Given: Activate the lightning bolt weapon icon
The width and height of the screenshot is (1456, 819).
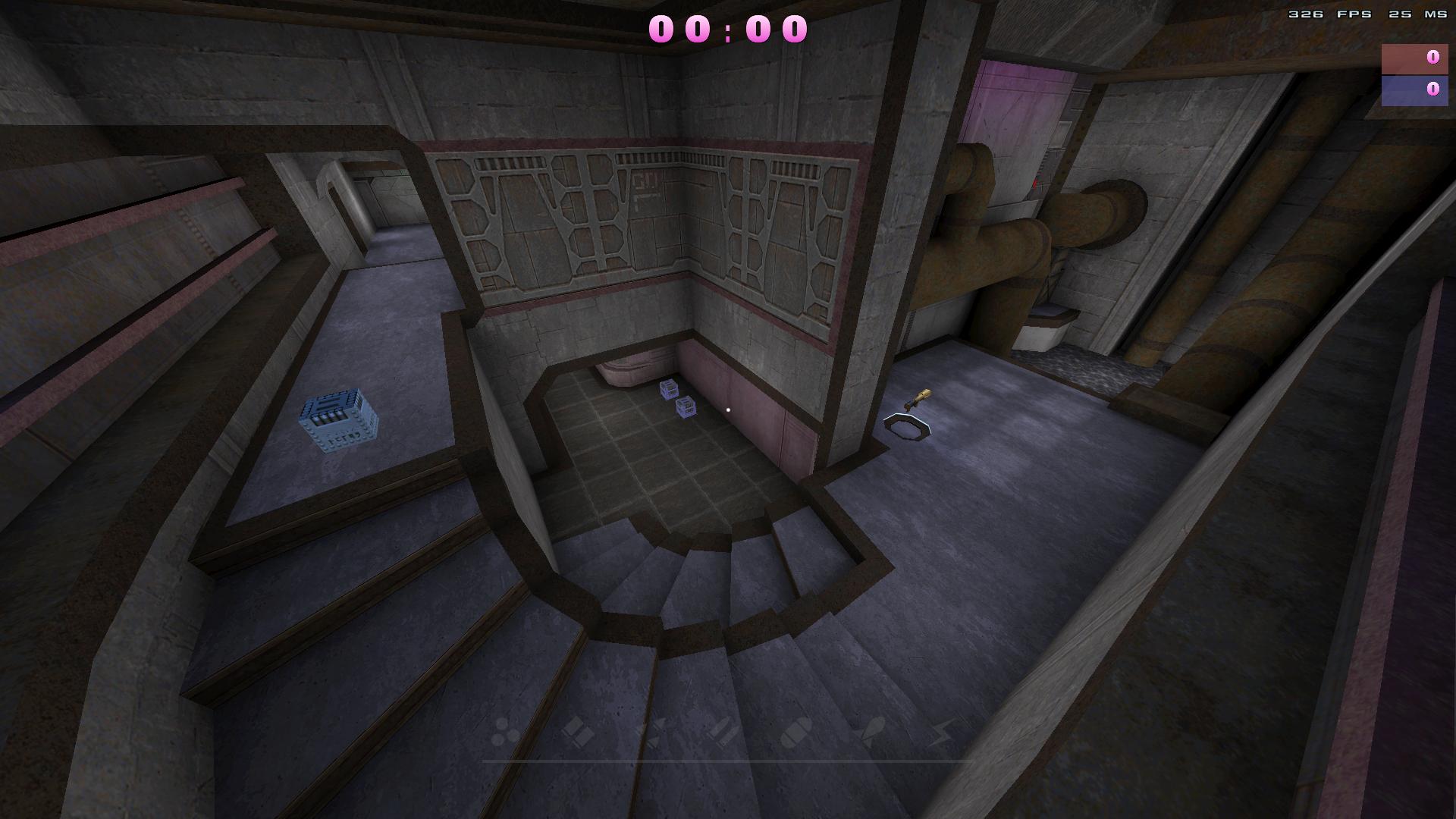Looking at the screenshot, I should (942, 732).
